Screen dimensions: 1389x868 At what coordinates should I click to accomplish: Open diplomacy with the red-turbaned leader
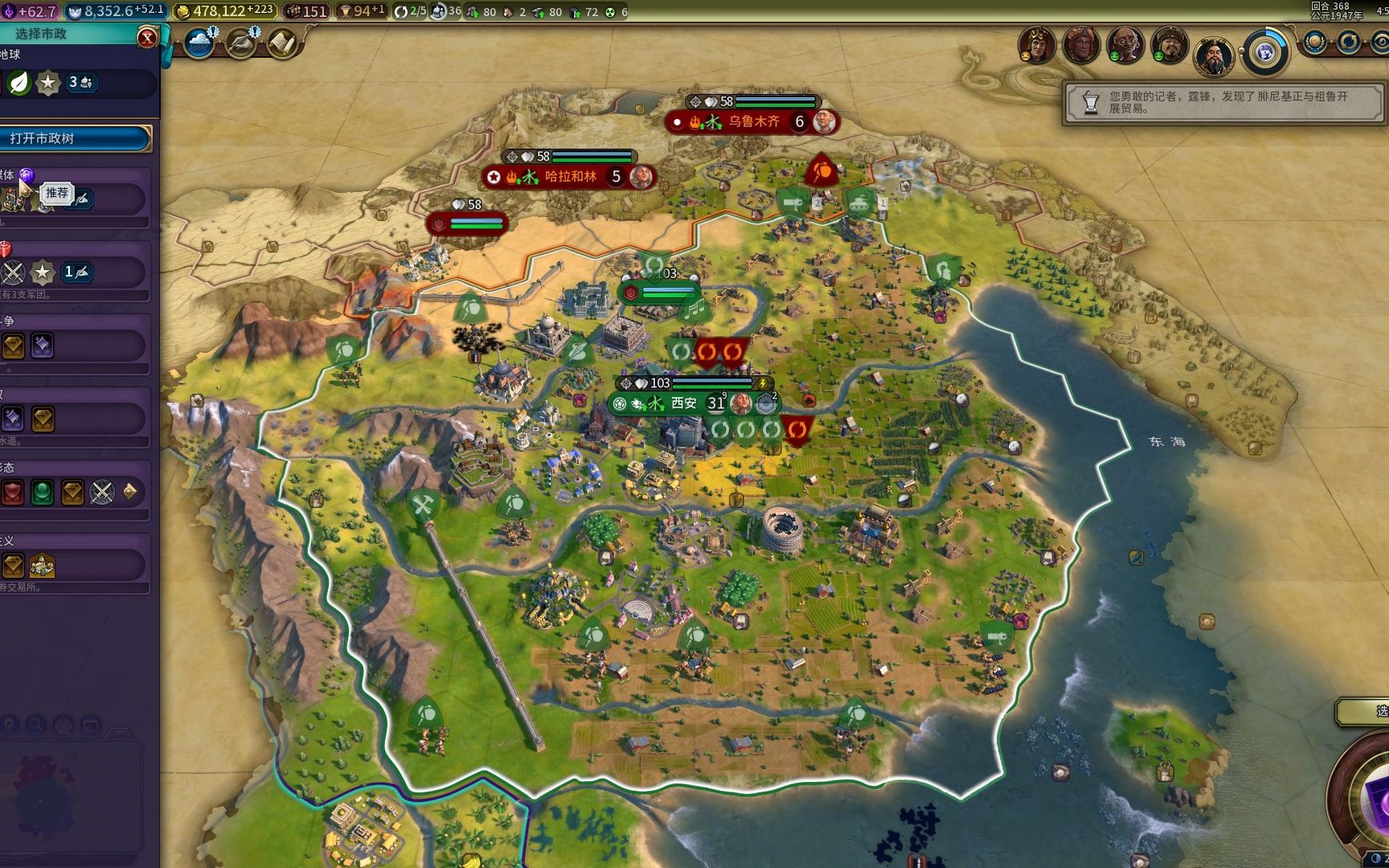tap(1081, 44)
